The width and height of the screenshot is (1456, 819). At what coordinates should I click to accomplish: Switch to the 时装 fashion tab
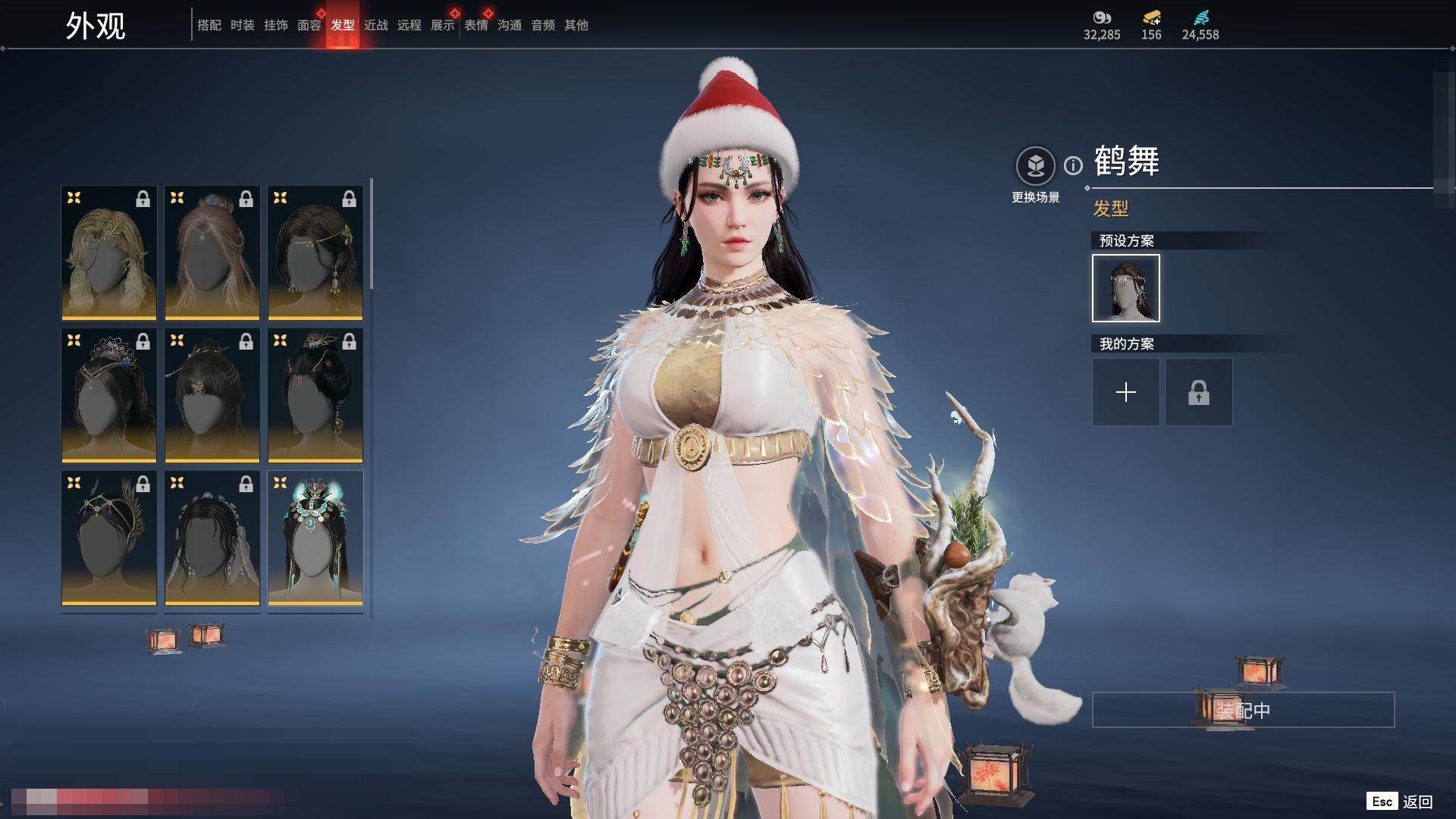(x=242, y=26)
